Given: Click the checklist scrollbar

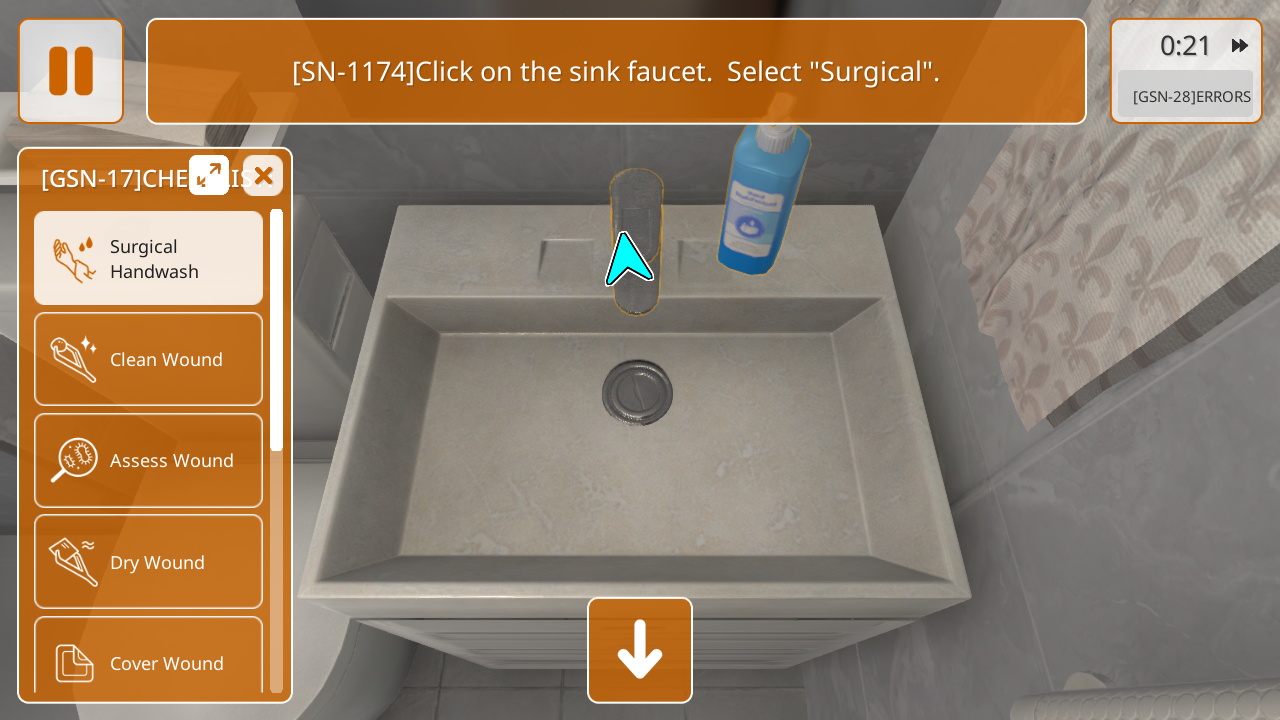Looking at the screenshot, I should pyautogui.click(x=276, y=330).
